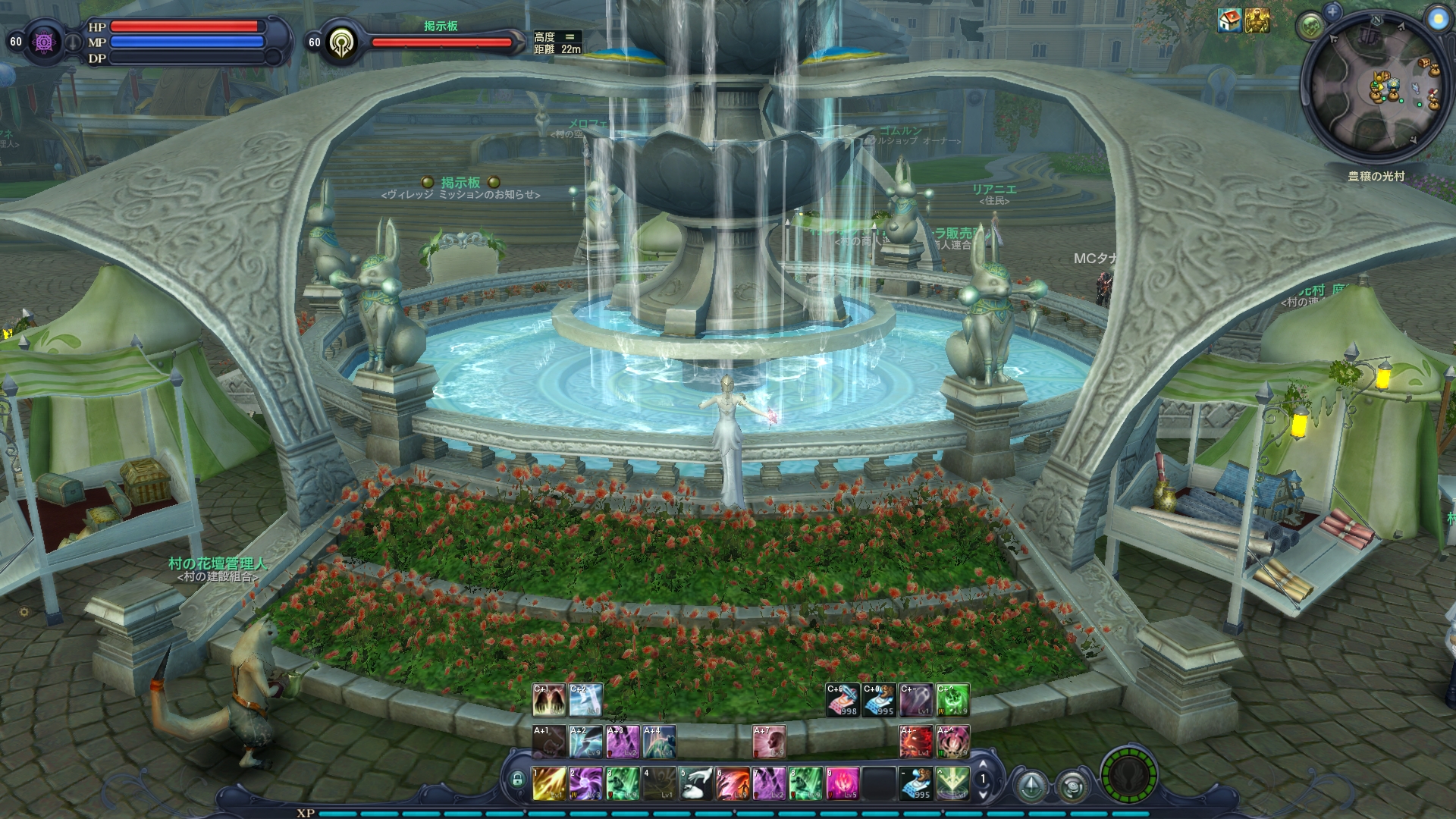Cast the fiery skill in slot 6

(733, 783)
